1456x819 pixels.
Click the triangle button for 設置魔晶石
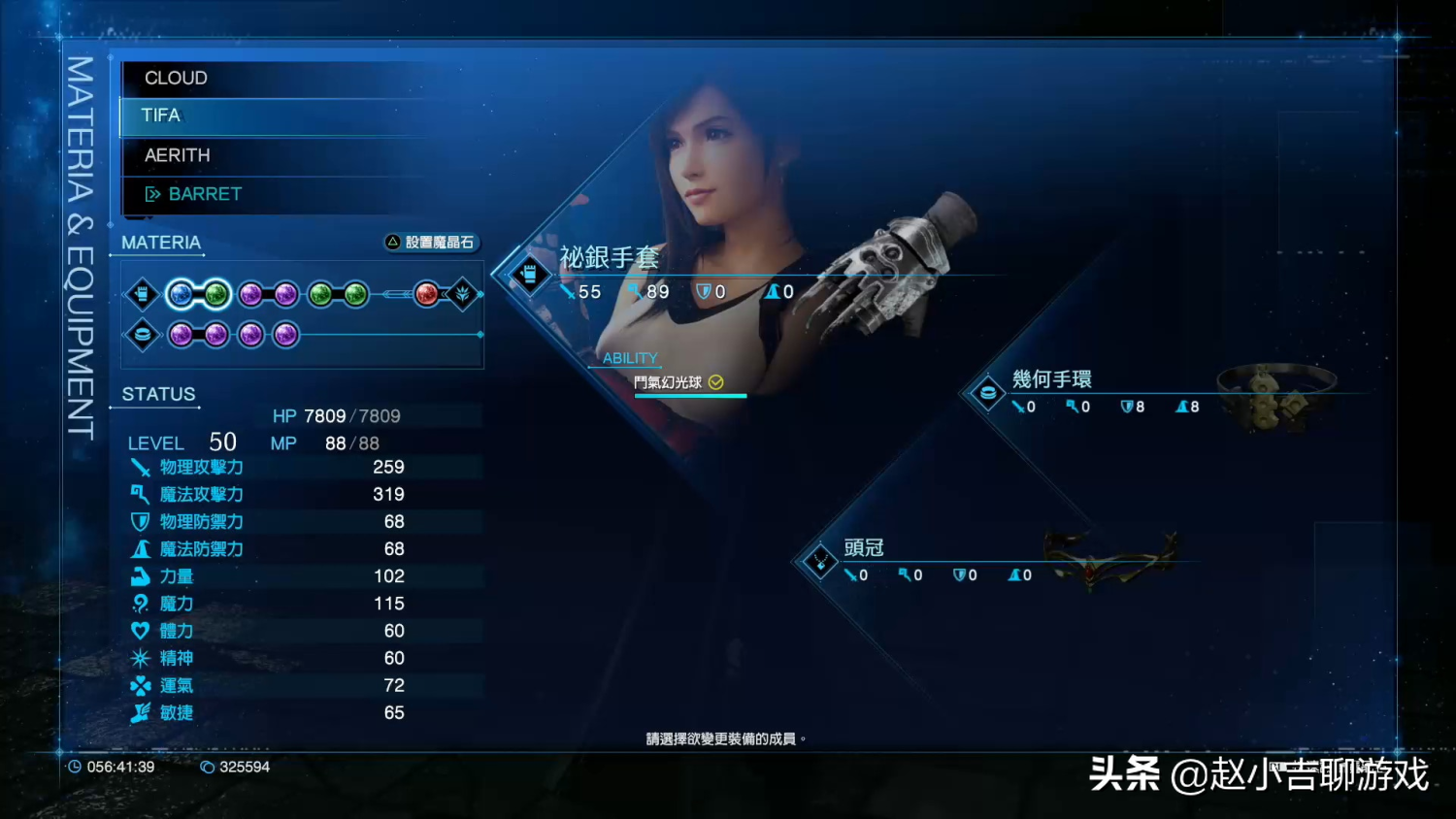[393, 243]
